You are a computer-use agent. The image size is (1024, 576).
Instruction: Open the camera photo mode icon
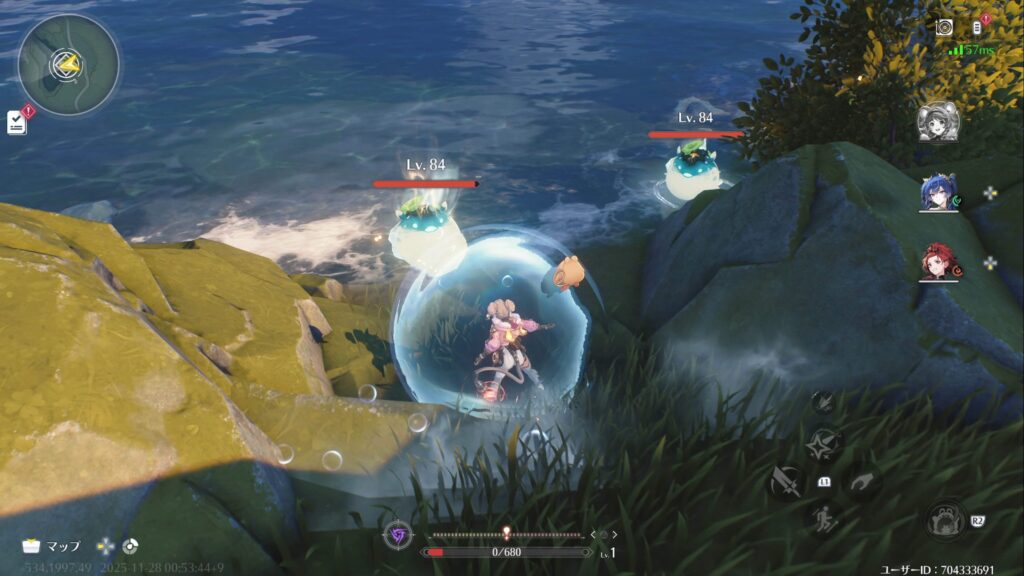click(x=944, y=27)
